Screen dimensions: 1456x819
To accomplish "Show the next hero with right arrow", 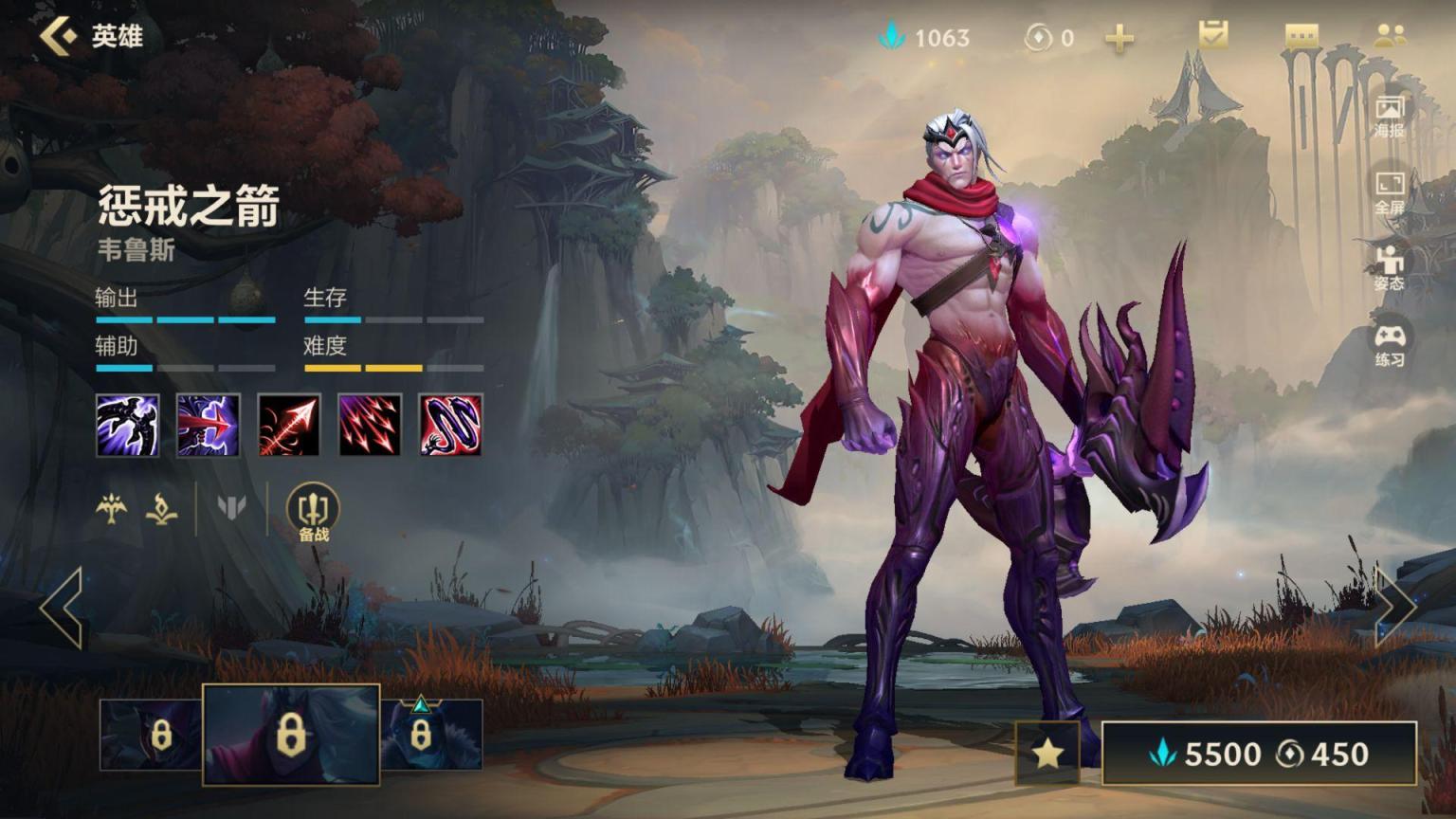I will [1395, 608].
